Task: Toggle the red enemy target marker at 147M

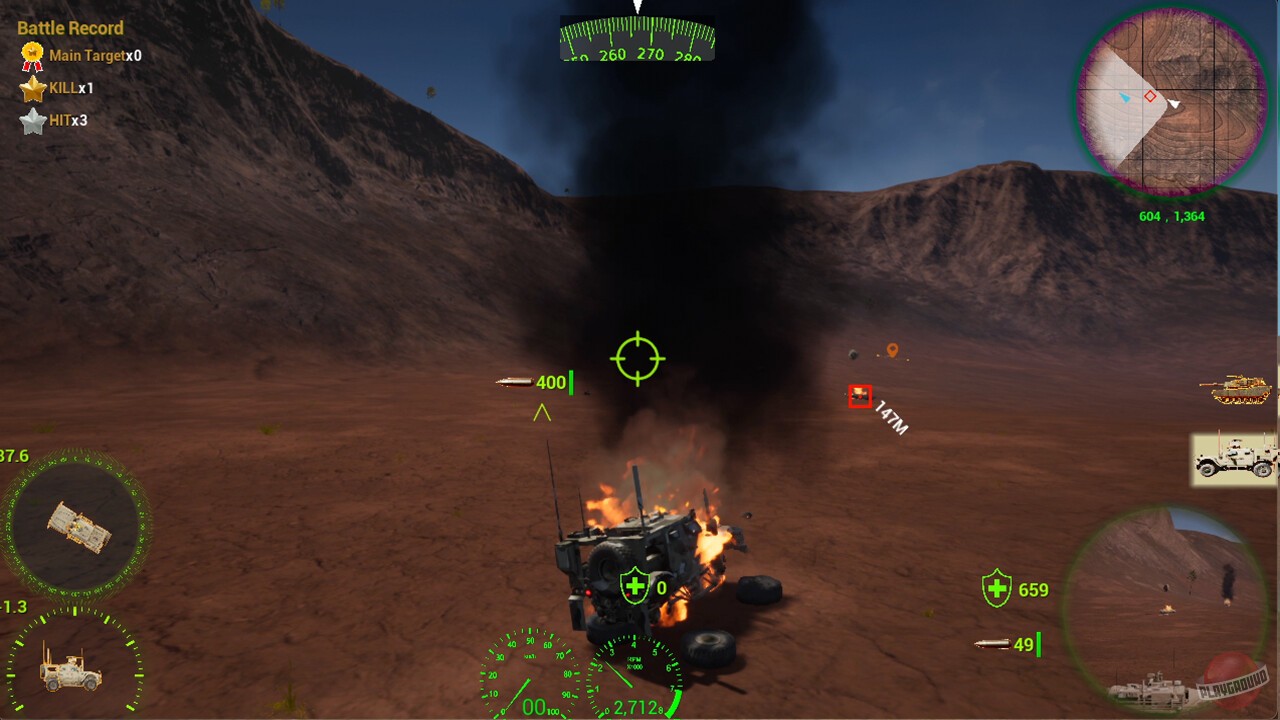Action: tap(860, 396)
